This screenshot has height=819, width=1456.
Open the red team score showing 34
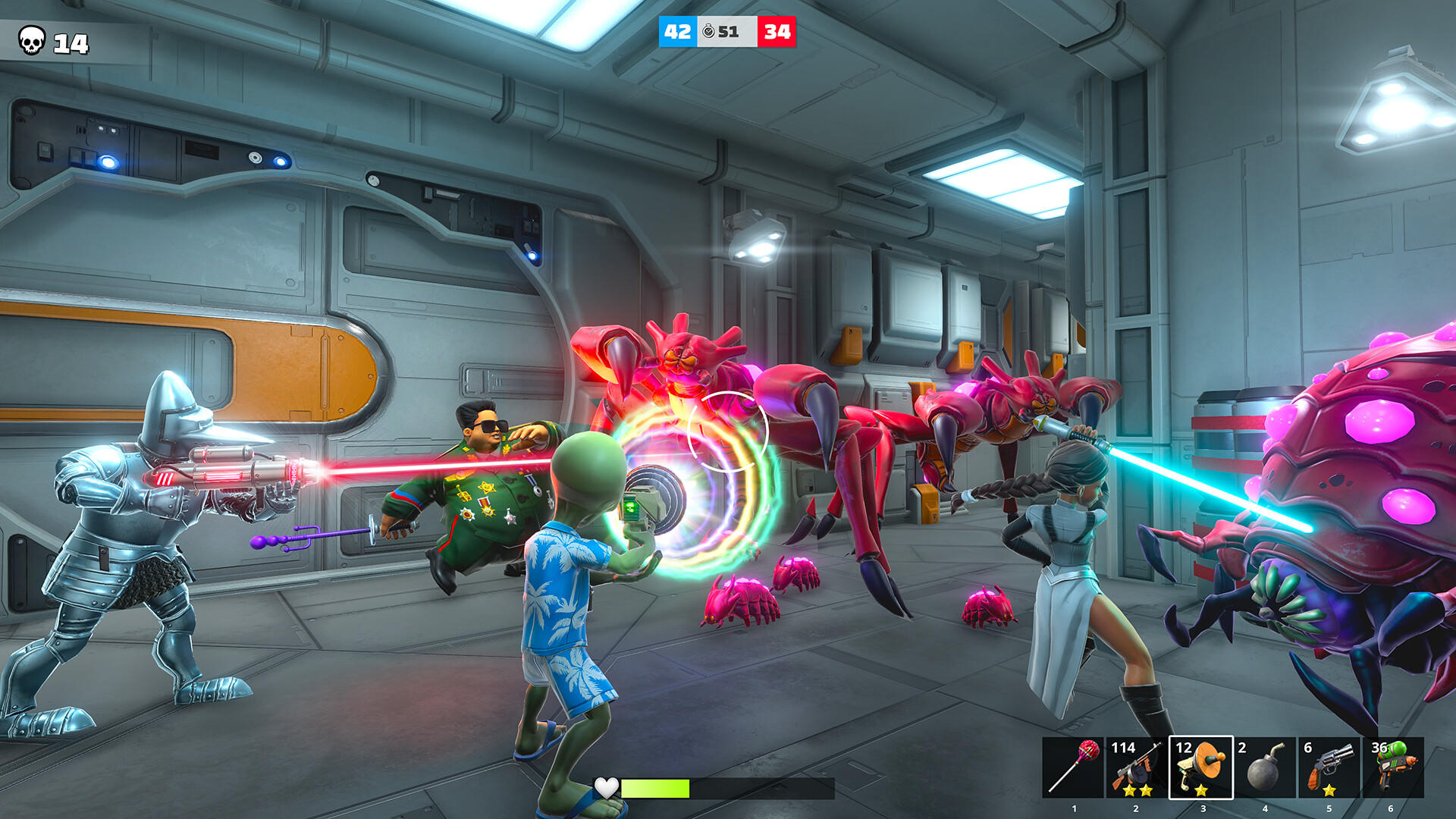coord(776,32)
